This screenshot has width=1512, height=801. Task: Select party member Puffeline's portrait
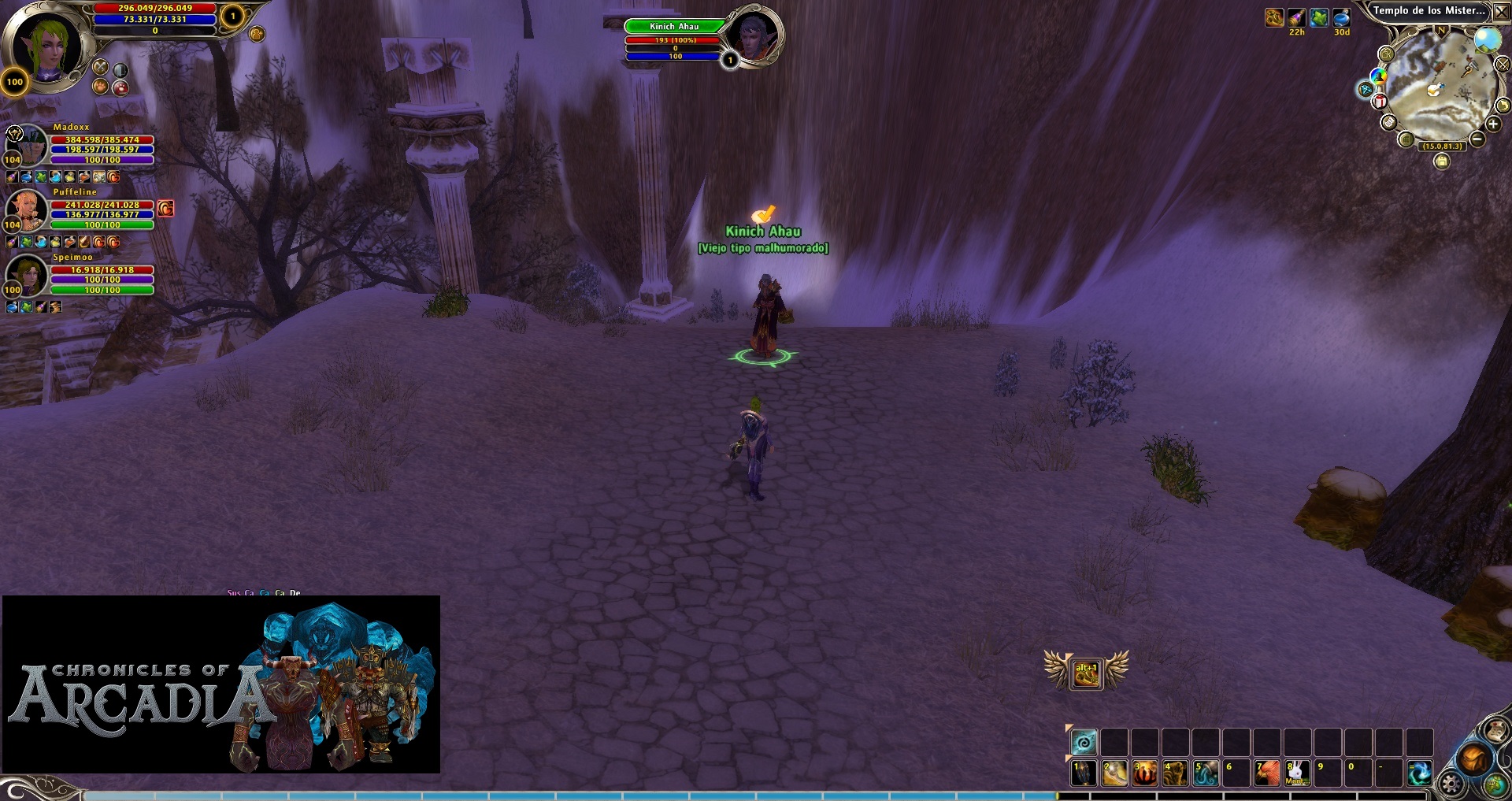[28, 209]
